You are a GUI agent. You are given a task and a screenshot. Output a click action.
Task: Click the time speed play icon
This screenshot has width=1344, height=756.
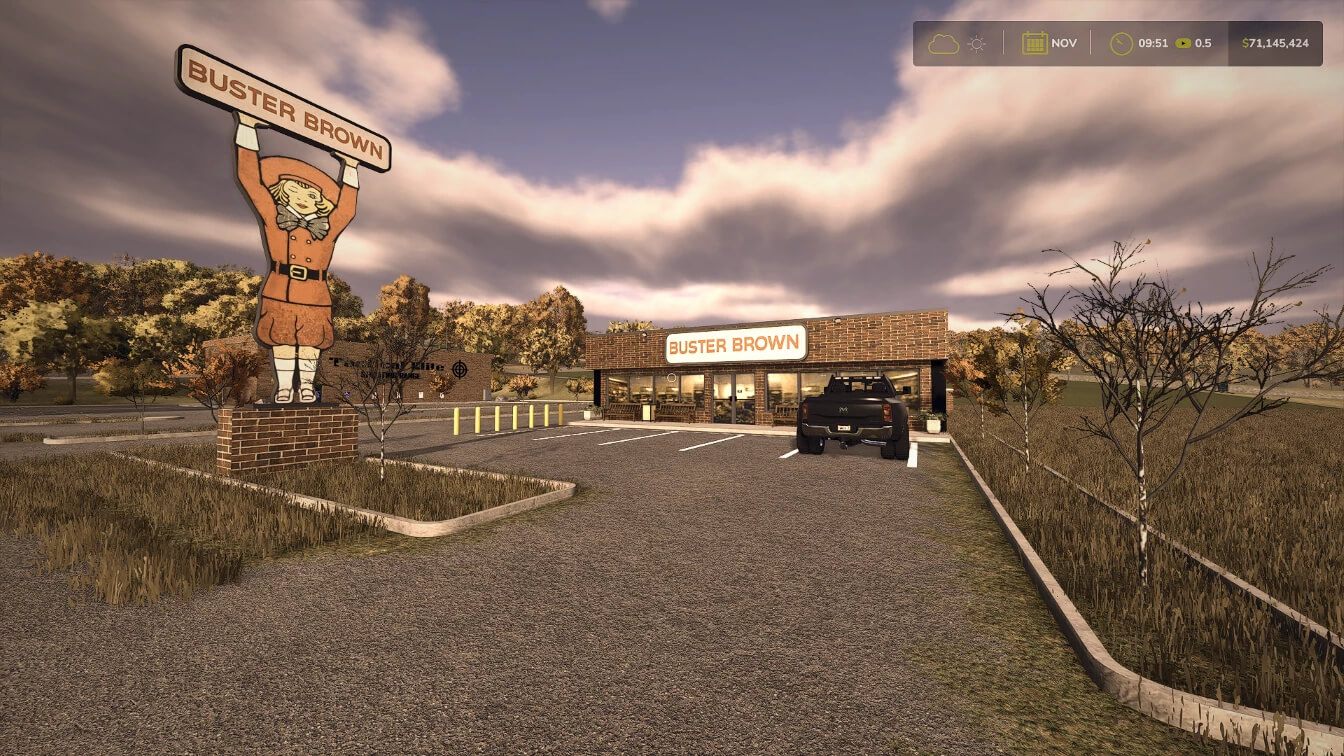click(x=1183, y=44)
